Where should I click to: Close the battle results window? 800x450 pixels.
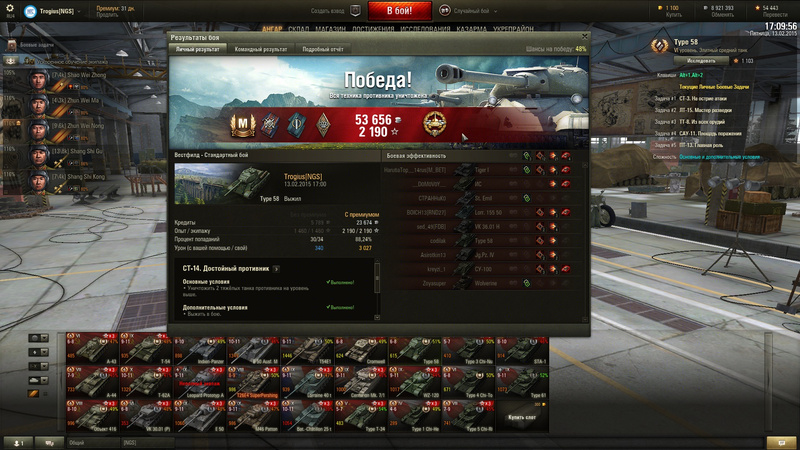[x=585, y=36]
